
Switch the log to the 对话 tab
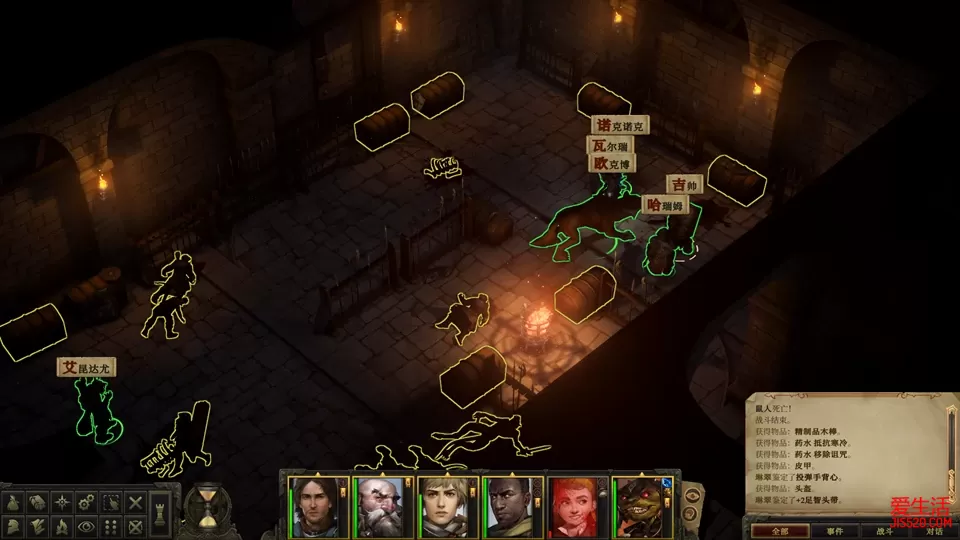(932, 530)
